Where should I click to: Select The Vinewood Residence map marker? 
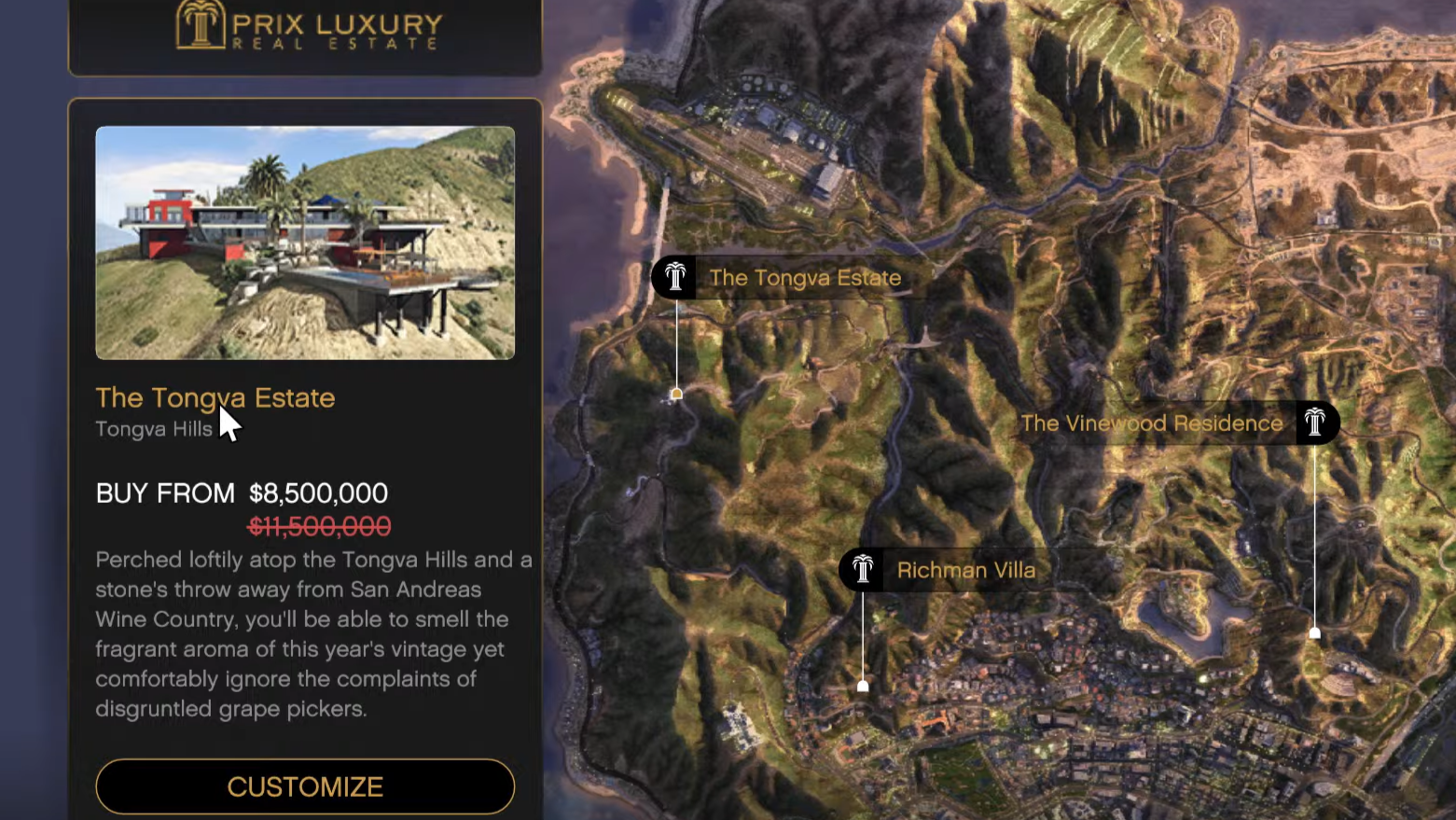(1314, 423)
